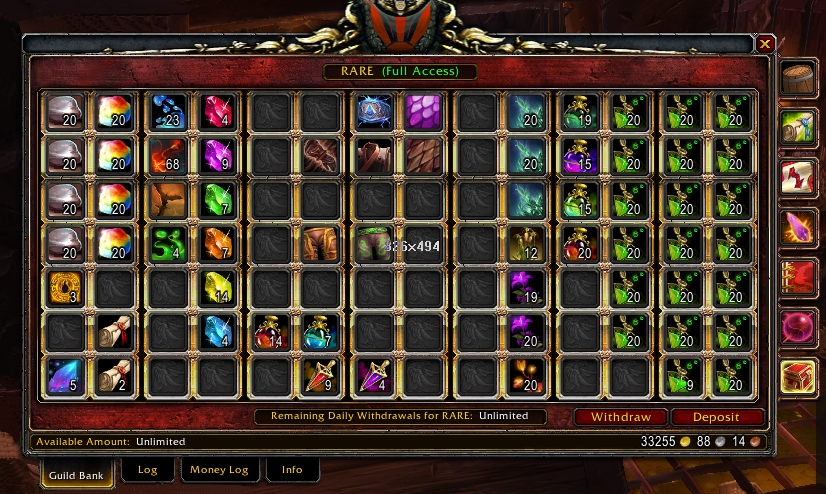Image resolution: width=826 pixels, height=494 pixels.
Task: Switch to the Log tab
Action: coord(147,469)
